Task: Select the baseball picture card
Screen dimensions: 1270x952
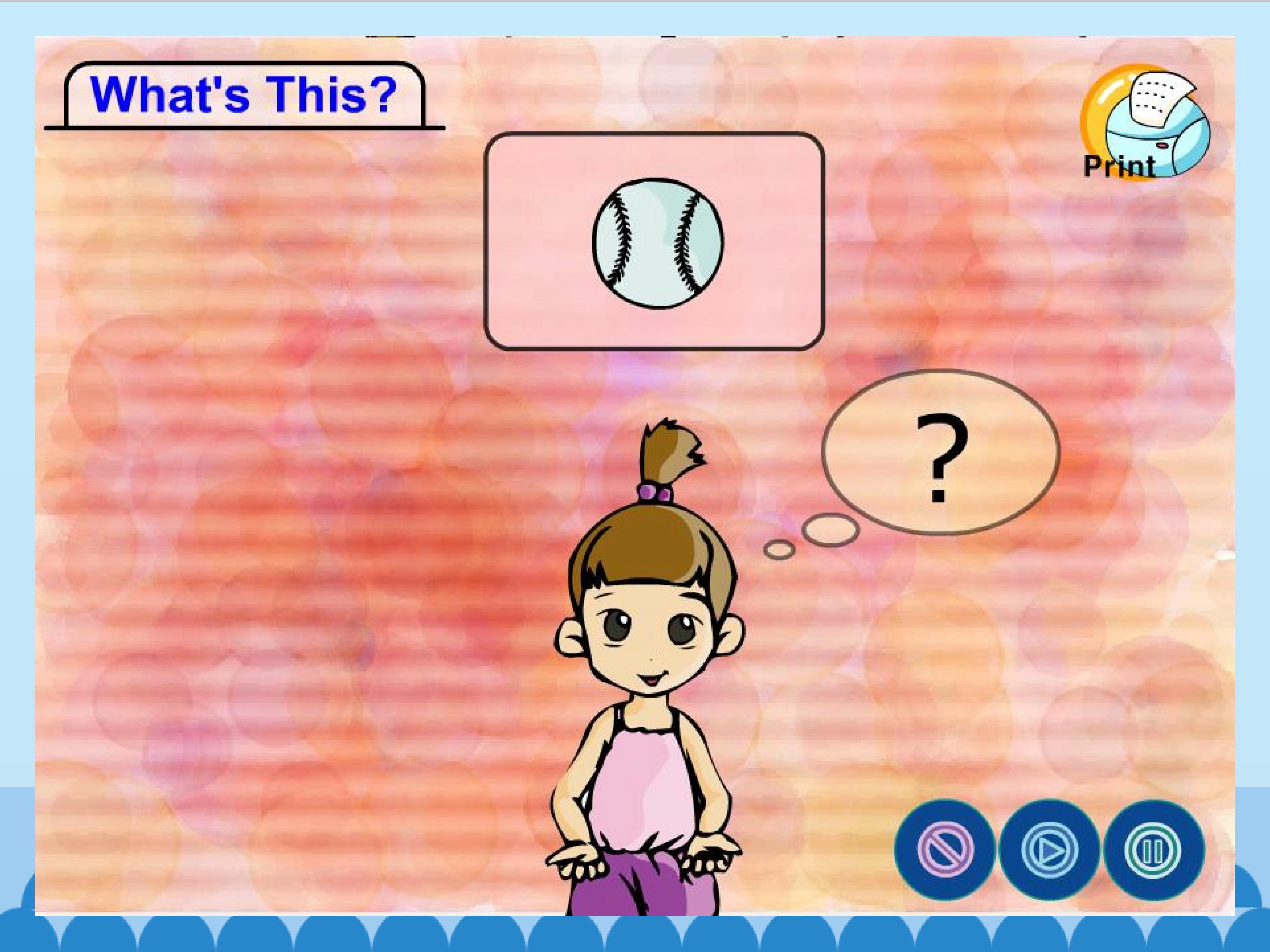Action: click(654, 241)
